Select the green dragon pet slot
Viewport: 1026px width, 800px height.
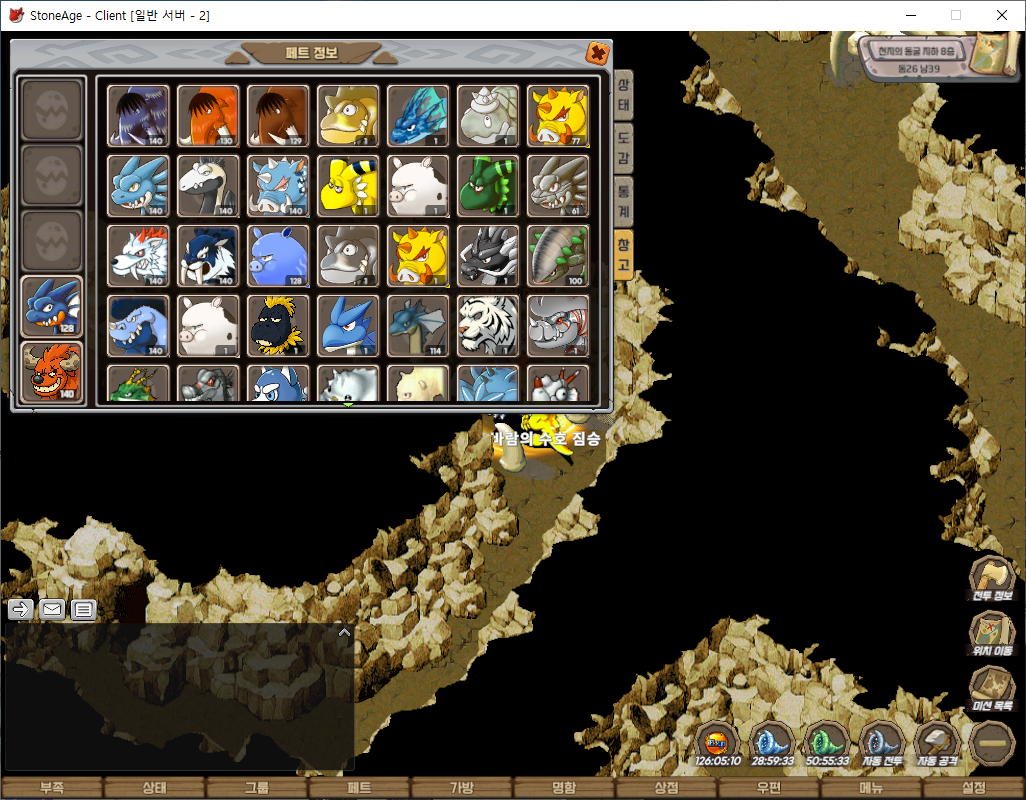coord(488,186)
